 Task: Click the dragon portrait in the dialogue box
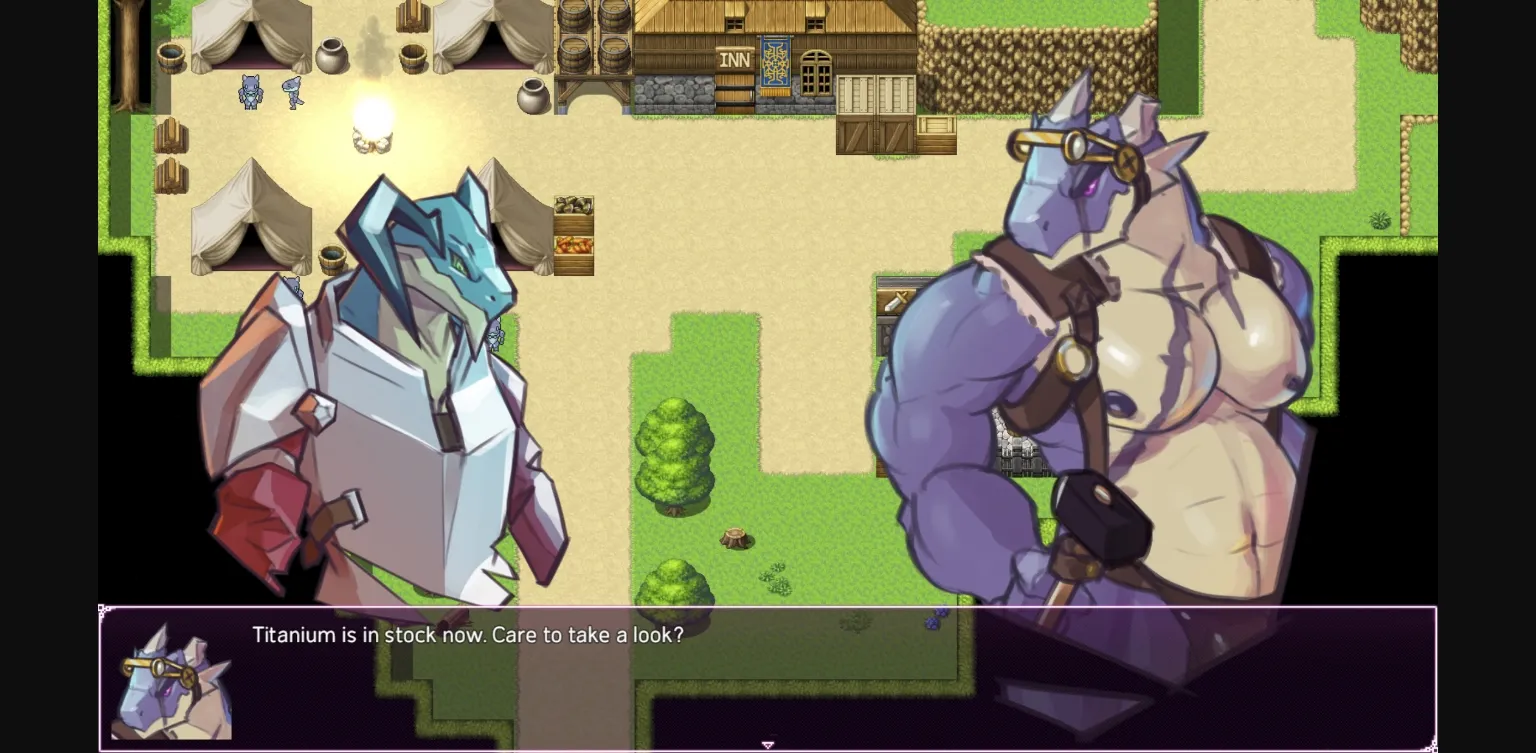click(172, 680)
